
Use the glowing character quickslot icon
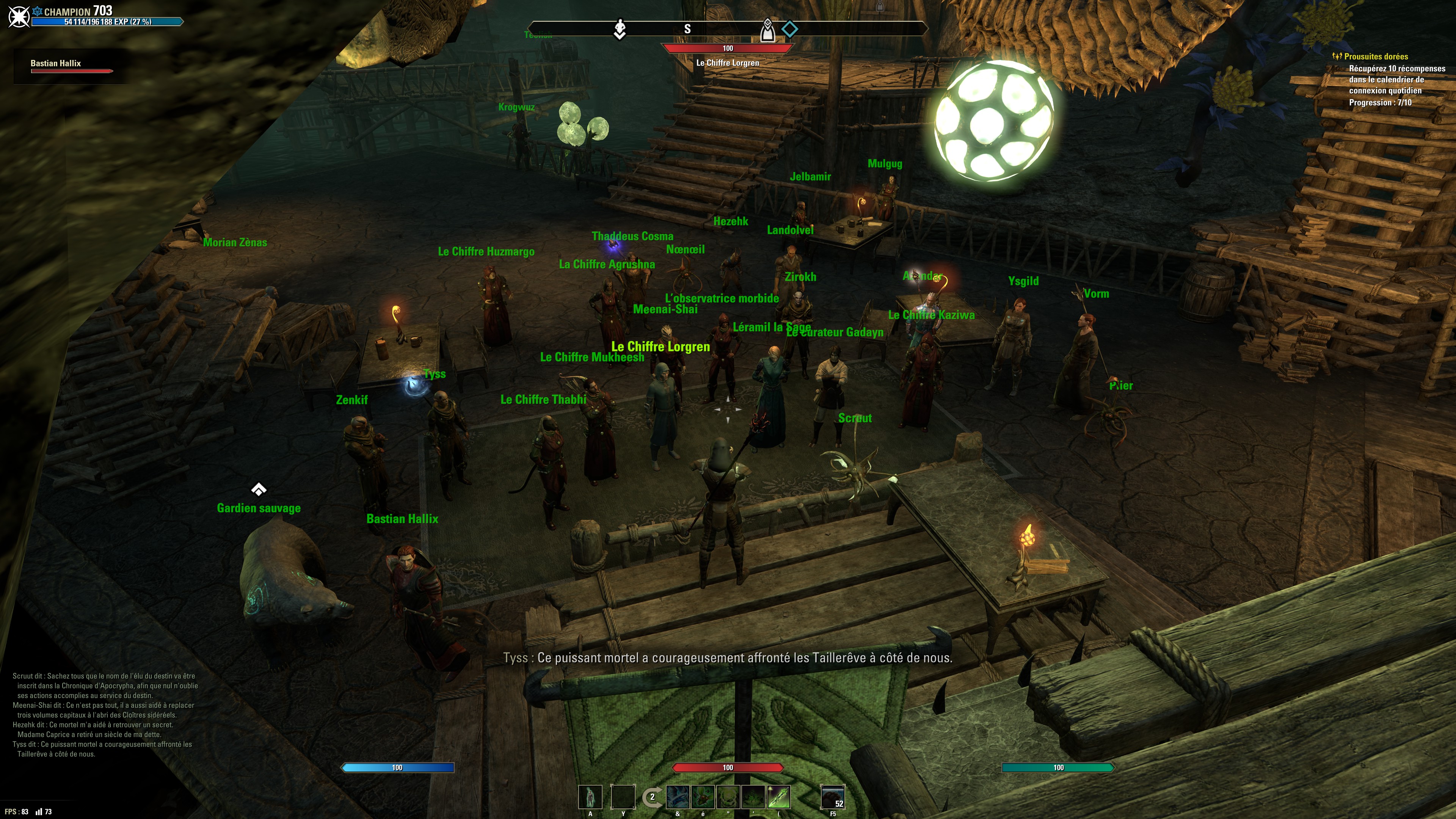(x=590, y=797)
